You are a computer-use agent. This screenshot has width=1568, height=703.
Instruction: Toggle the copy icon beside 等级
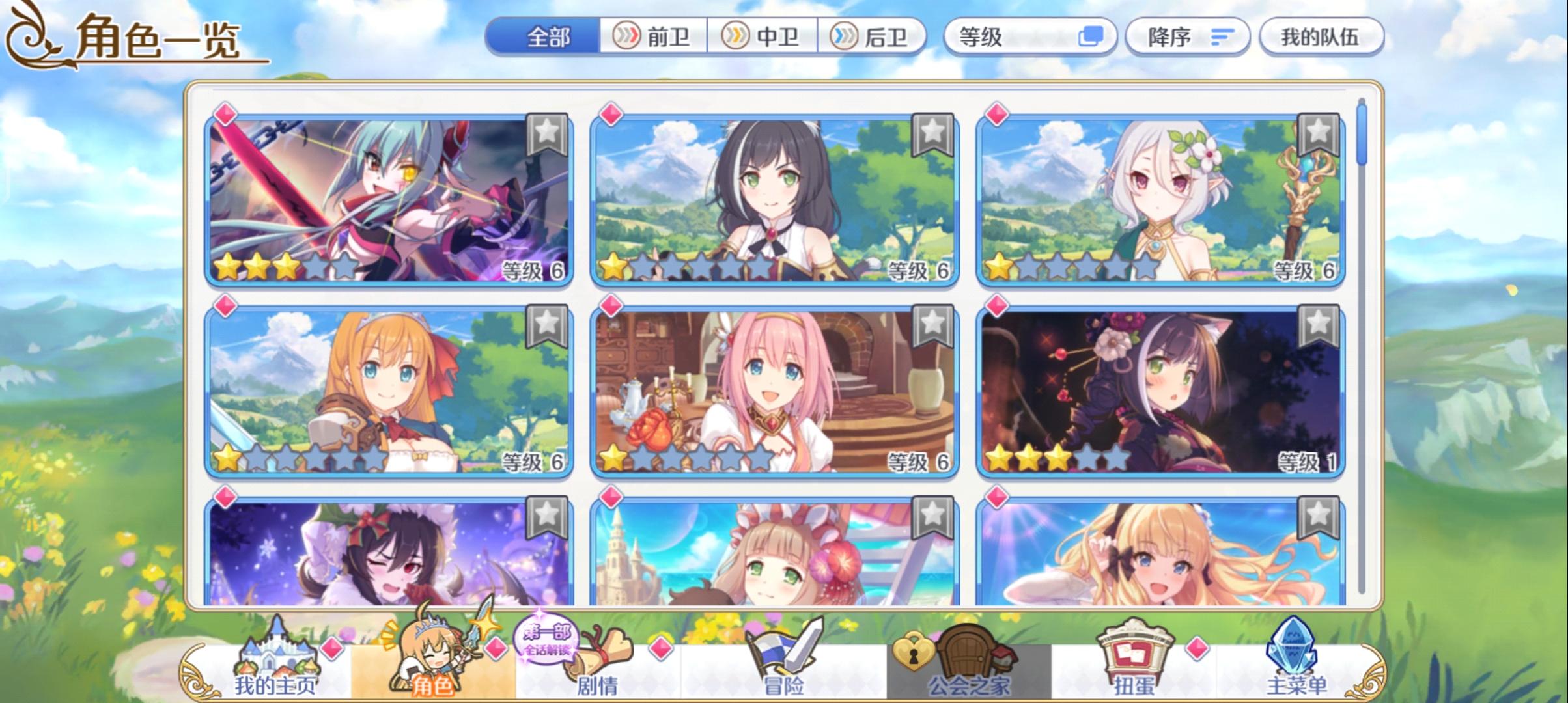(x=1091, y=37)
